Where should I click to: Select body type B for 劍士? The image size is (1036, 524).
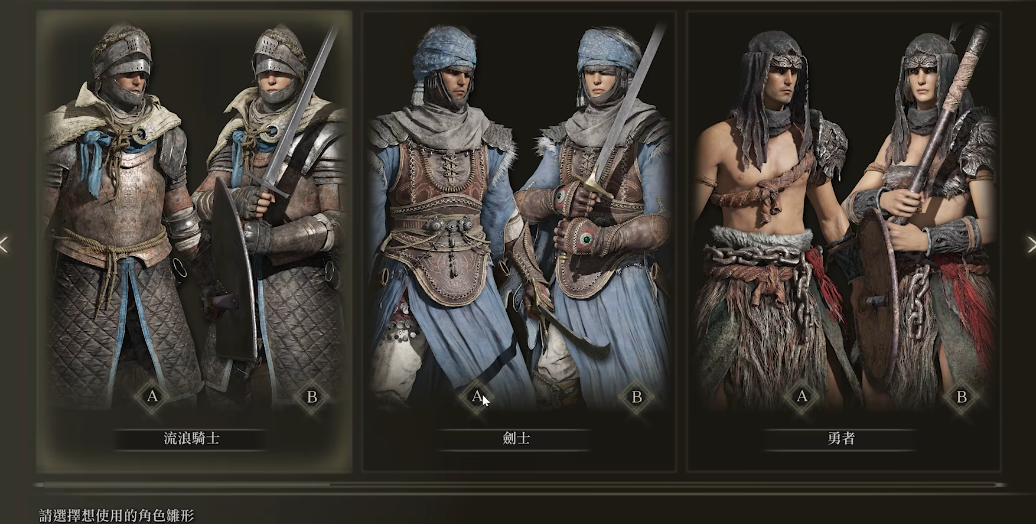click(636, 397)
